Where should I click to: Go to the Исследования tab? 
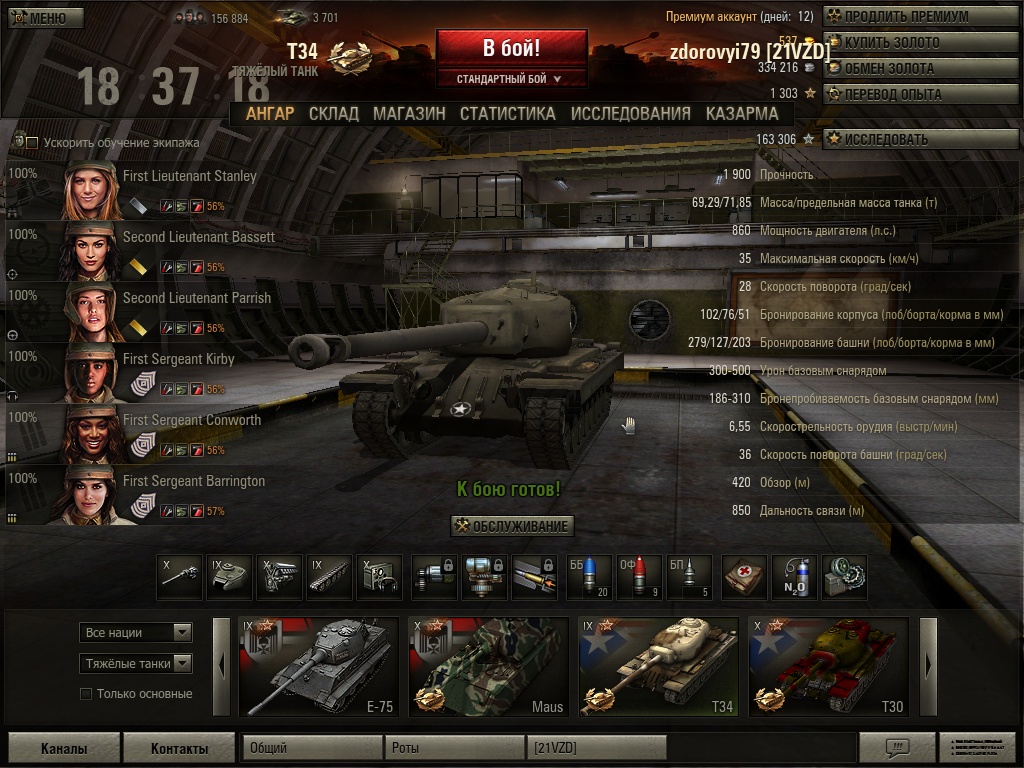(630, 114)
